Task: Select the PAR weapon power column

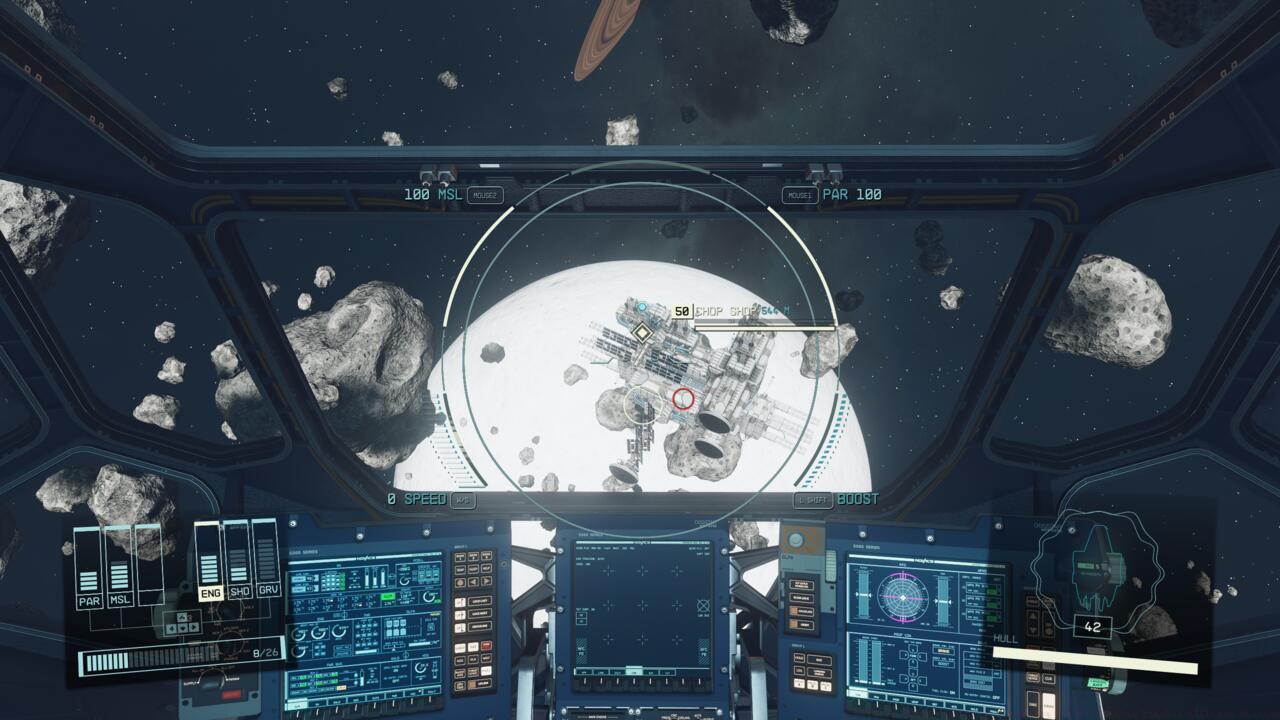Action: 89,568
